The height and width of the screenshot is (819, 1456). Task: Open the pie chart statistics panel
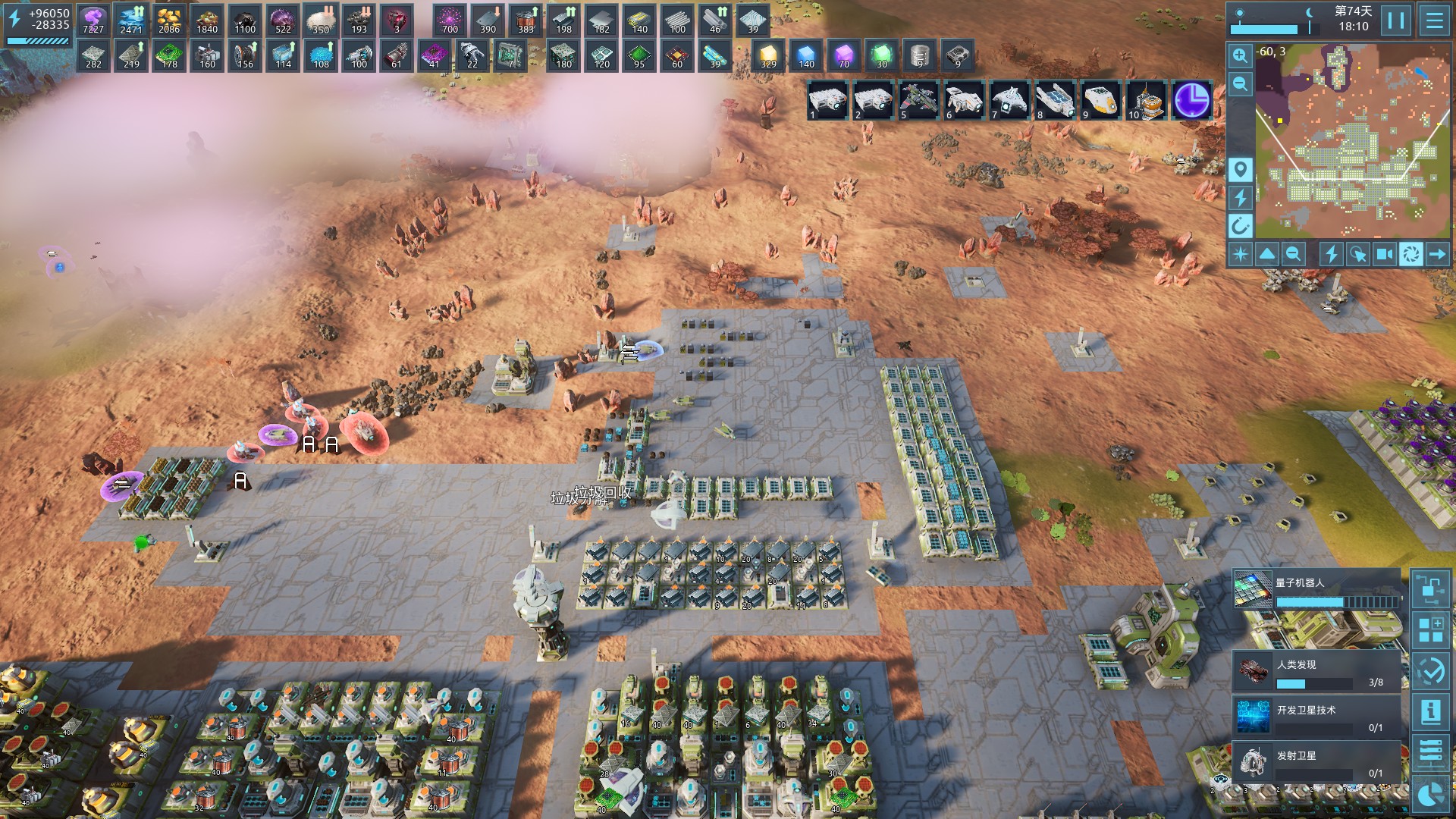(x=1431, y=794)
